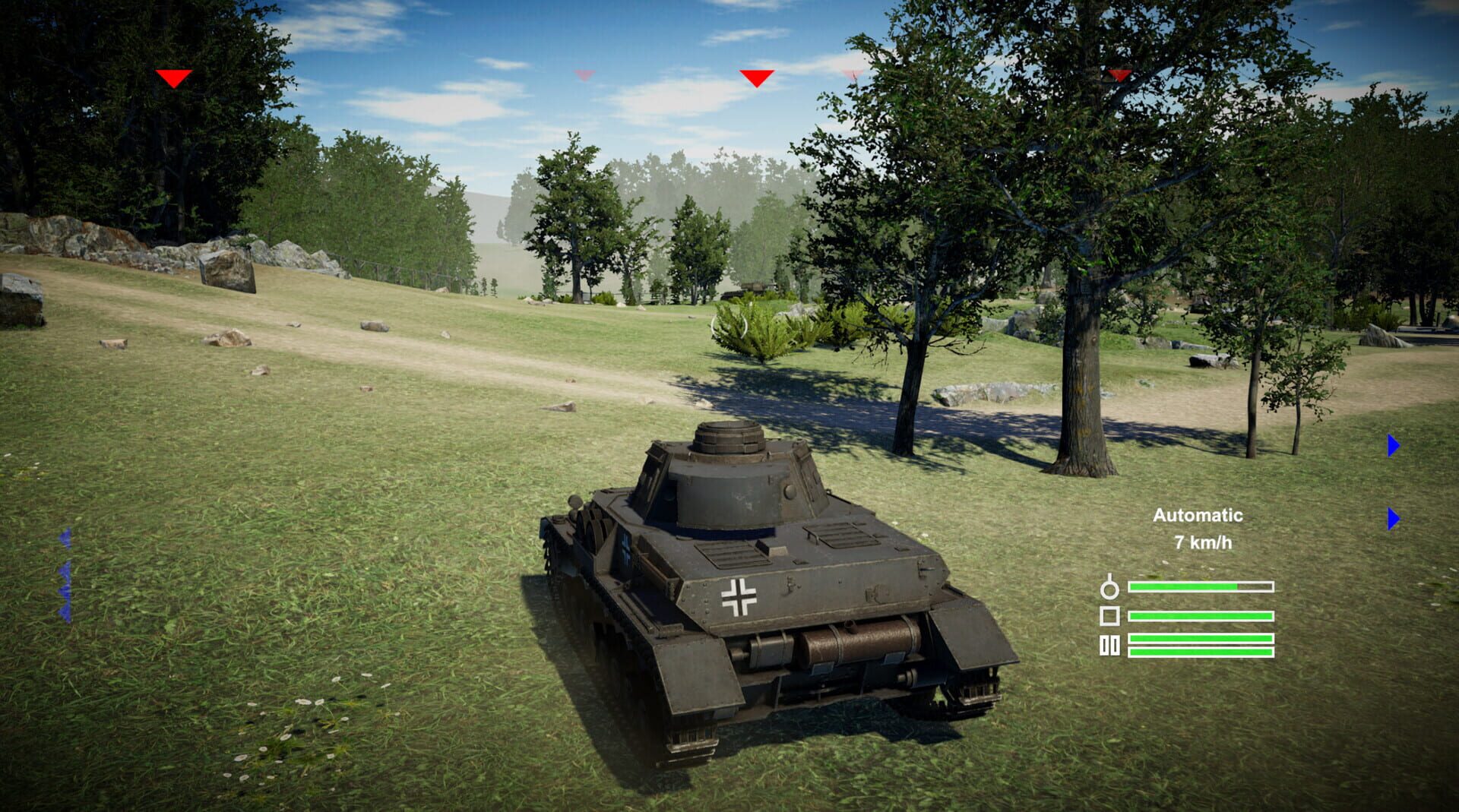The width and height of the screenshot is (1459, 812).
Task: Click the rightmost red enemy indicator
Action: point(1118,75)
